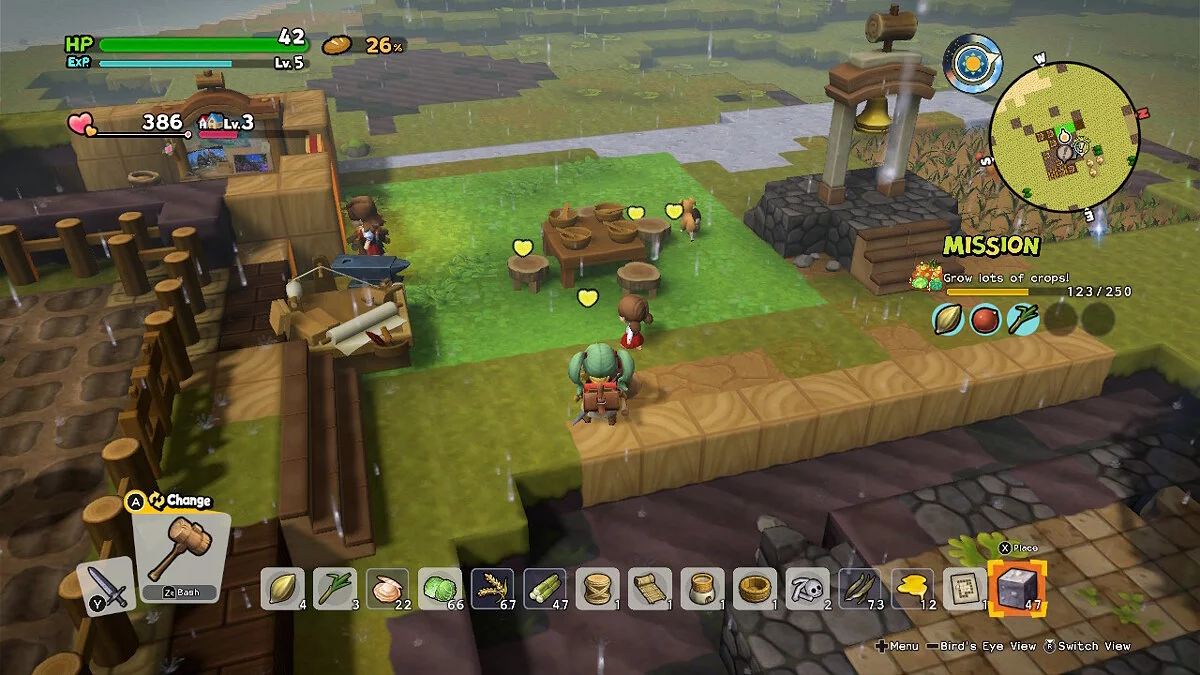Screen dimensions: 1200x675
Task: Choose the sugar cane hotbar slot
Action: pyautogui.click(x=544, y=588)
